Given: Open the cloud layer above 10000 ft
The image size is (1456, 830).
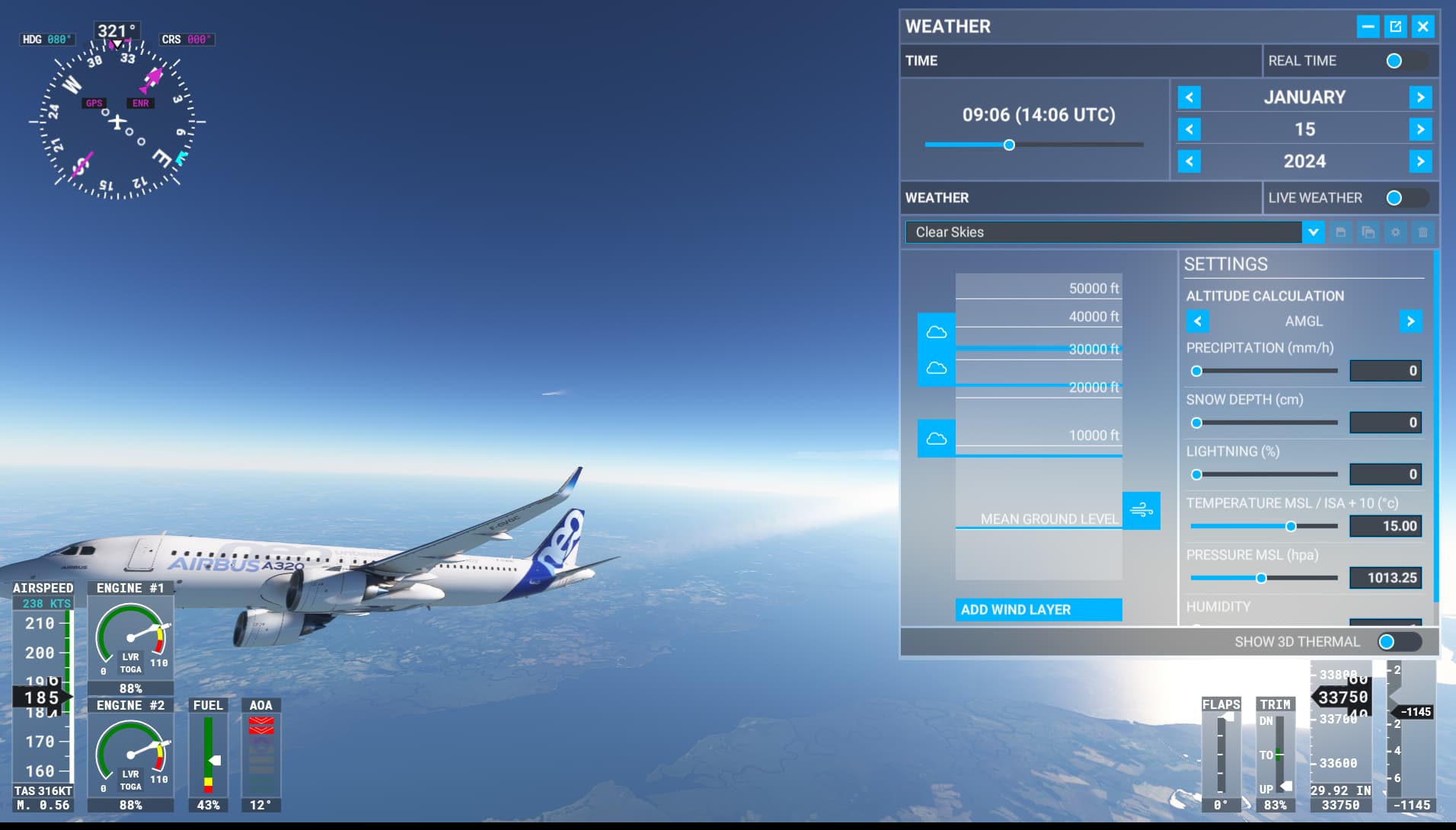Looking at the screenshot, I should click(936, 438).
